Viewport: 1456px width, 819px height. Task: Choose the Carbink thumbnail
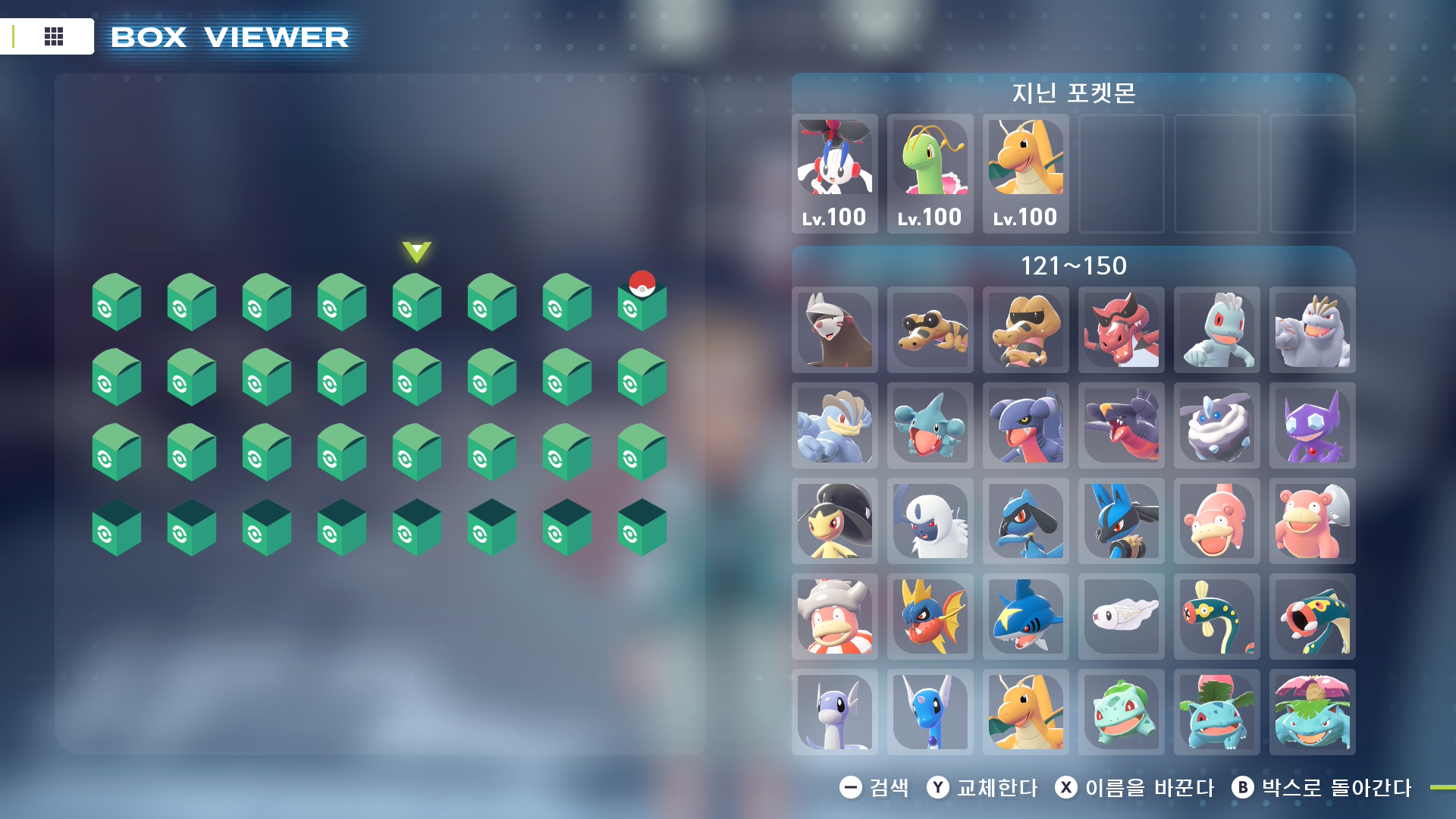tap(1217, 425)
